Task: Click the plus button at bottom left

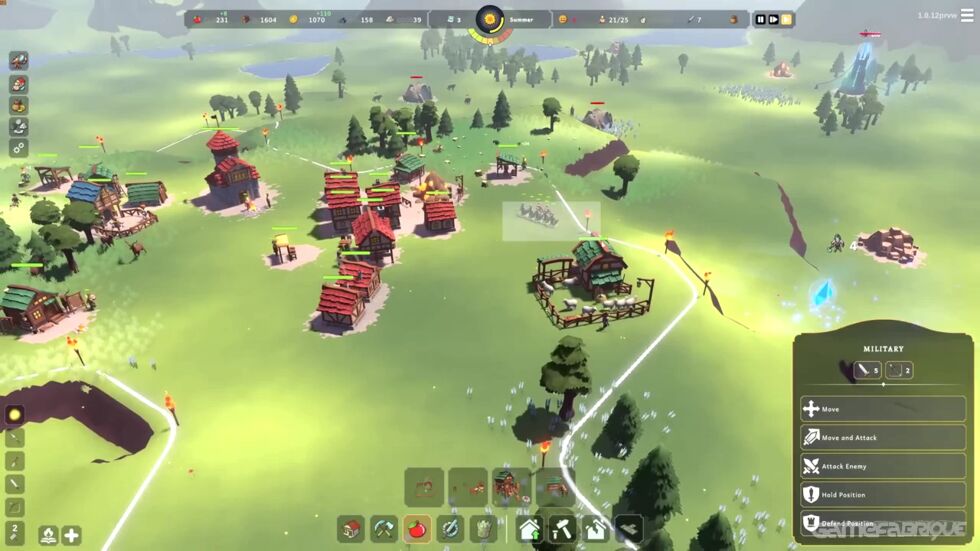Action: click(71, 535)
